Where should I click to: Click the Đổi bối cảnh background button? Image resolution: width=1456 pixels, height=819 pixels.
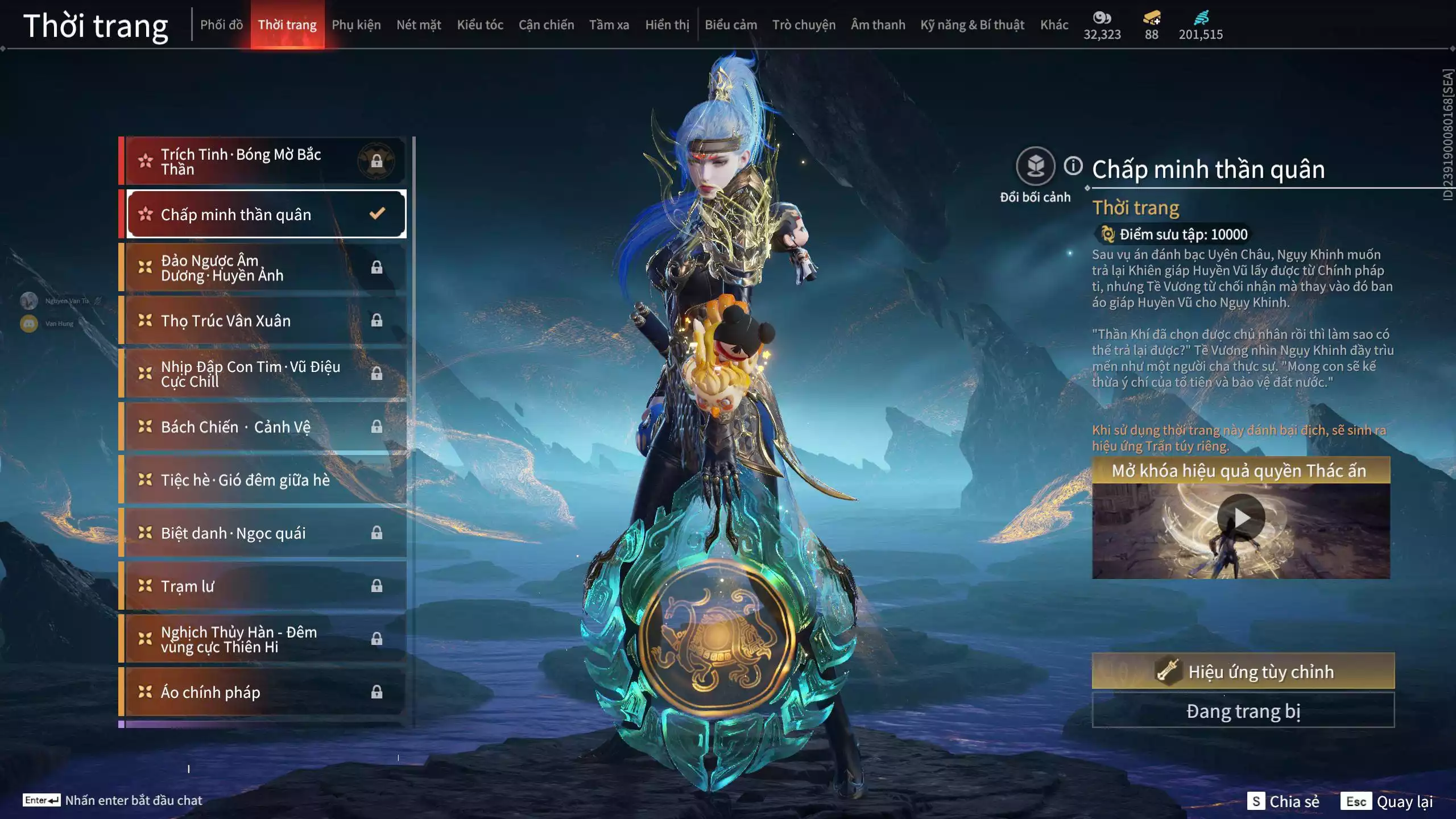pyautogui.click(x=1035, y=167)
